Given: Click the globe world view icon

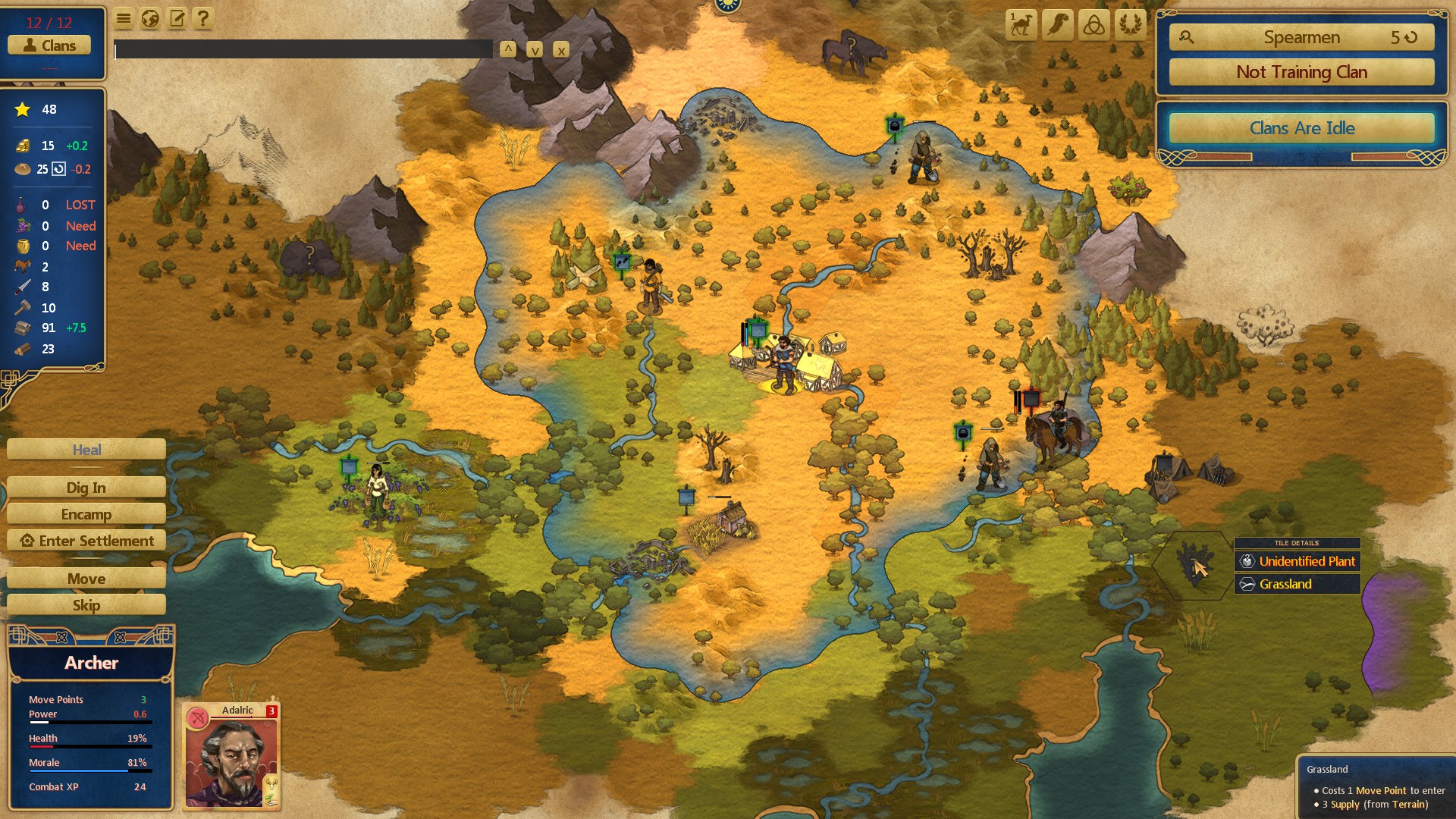Looking at the screenshot, I should pos(150,19).
